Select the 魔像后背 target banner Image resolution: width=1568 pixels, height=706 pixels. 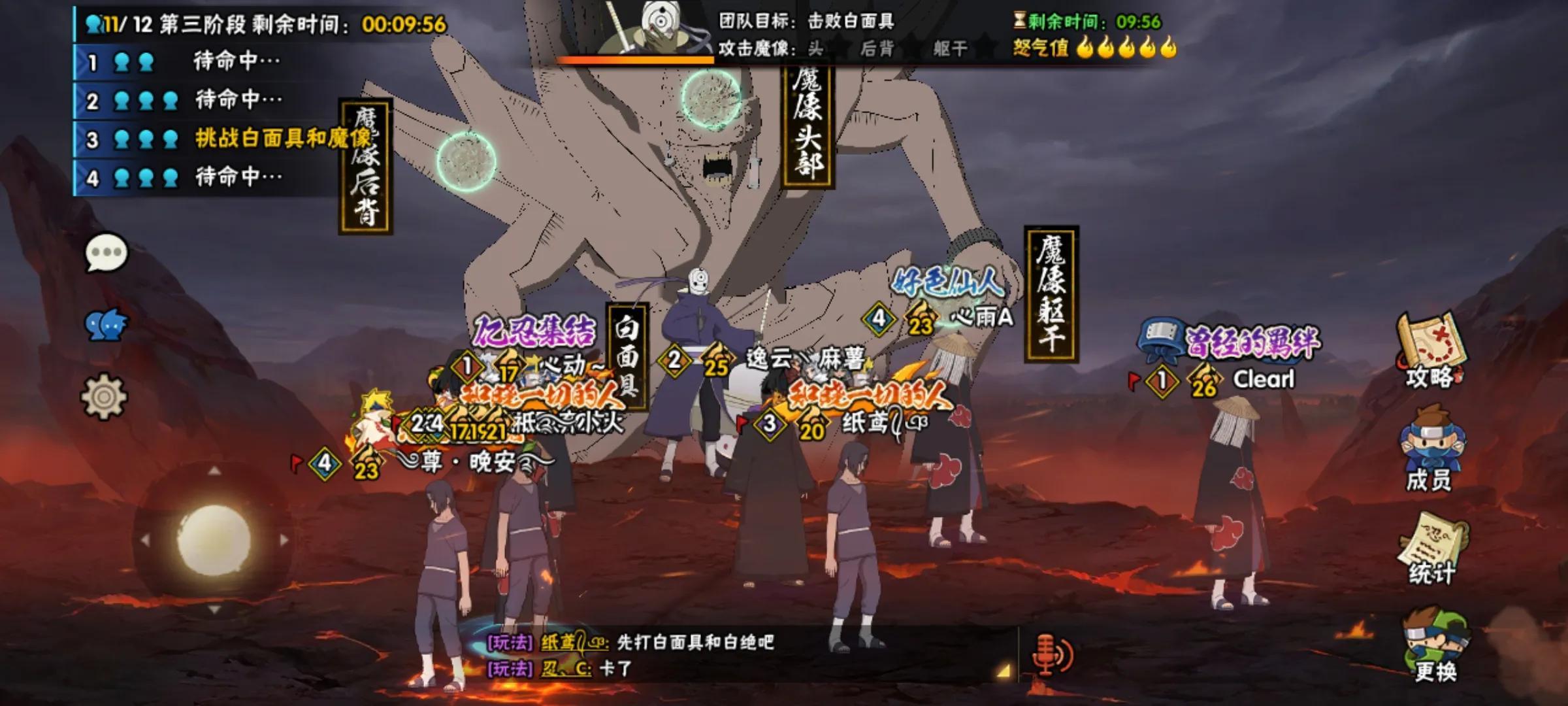[365, 167]
